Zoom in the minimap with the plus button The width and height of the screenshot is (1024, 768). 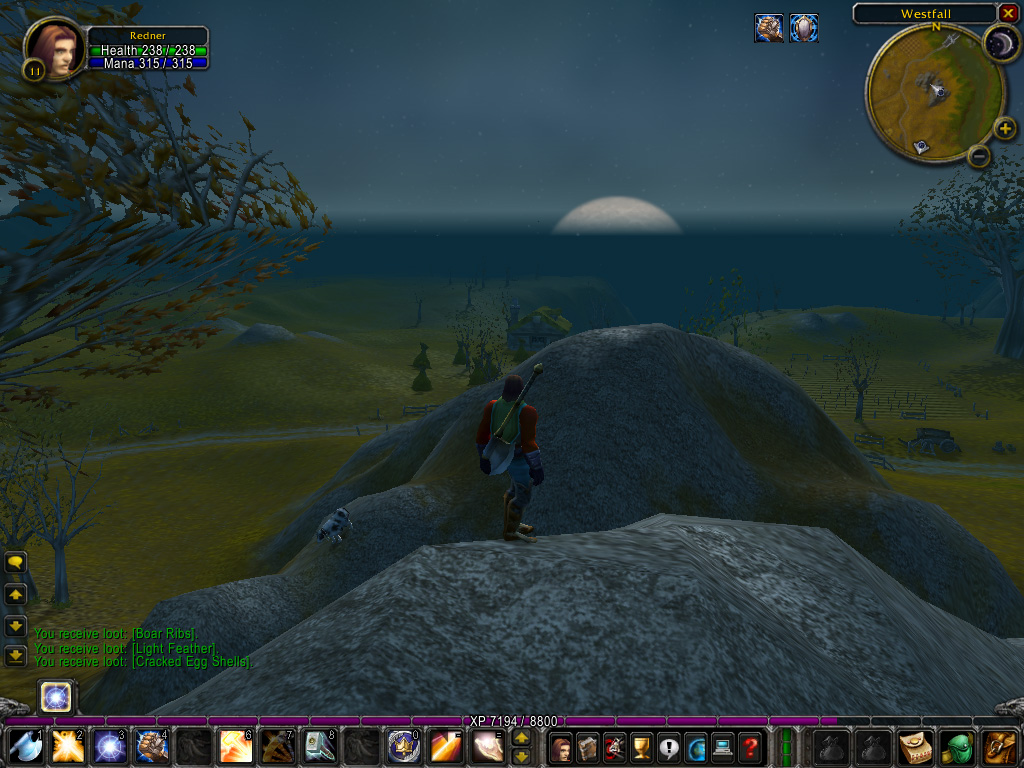point(1005,128)
